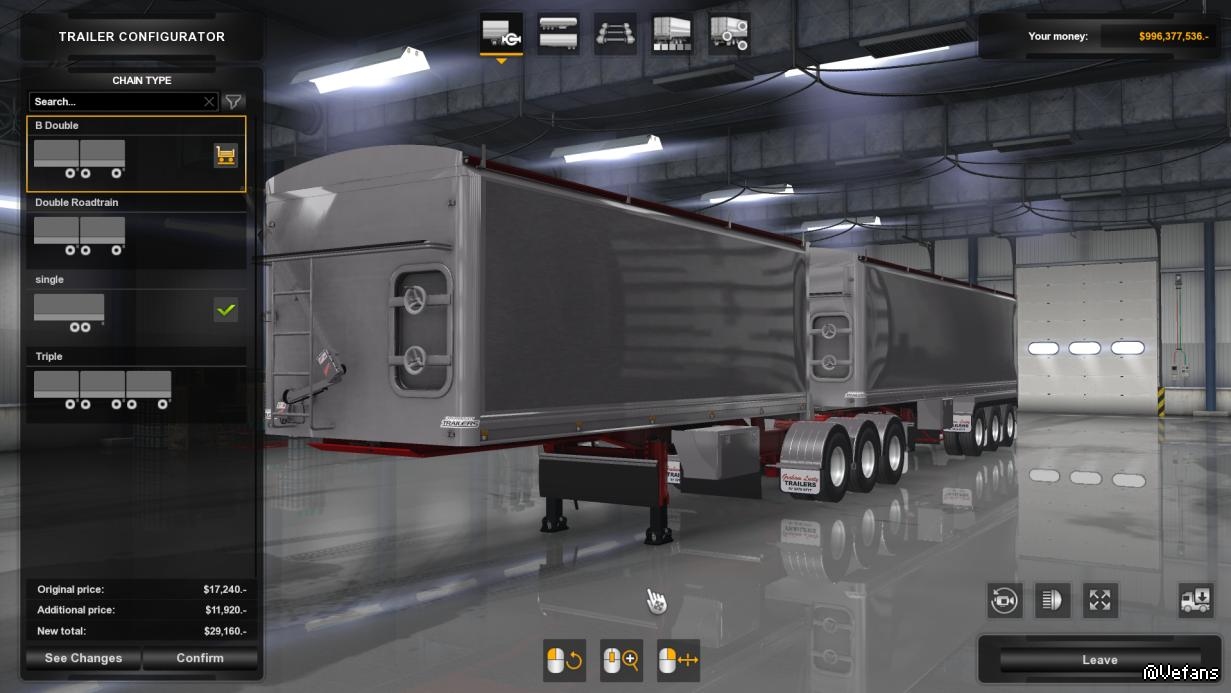1231x693 pixels.
Task: Reset the camera view
Action: 1004,600
